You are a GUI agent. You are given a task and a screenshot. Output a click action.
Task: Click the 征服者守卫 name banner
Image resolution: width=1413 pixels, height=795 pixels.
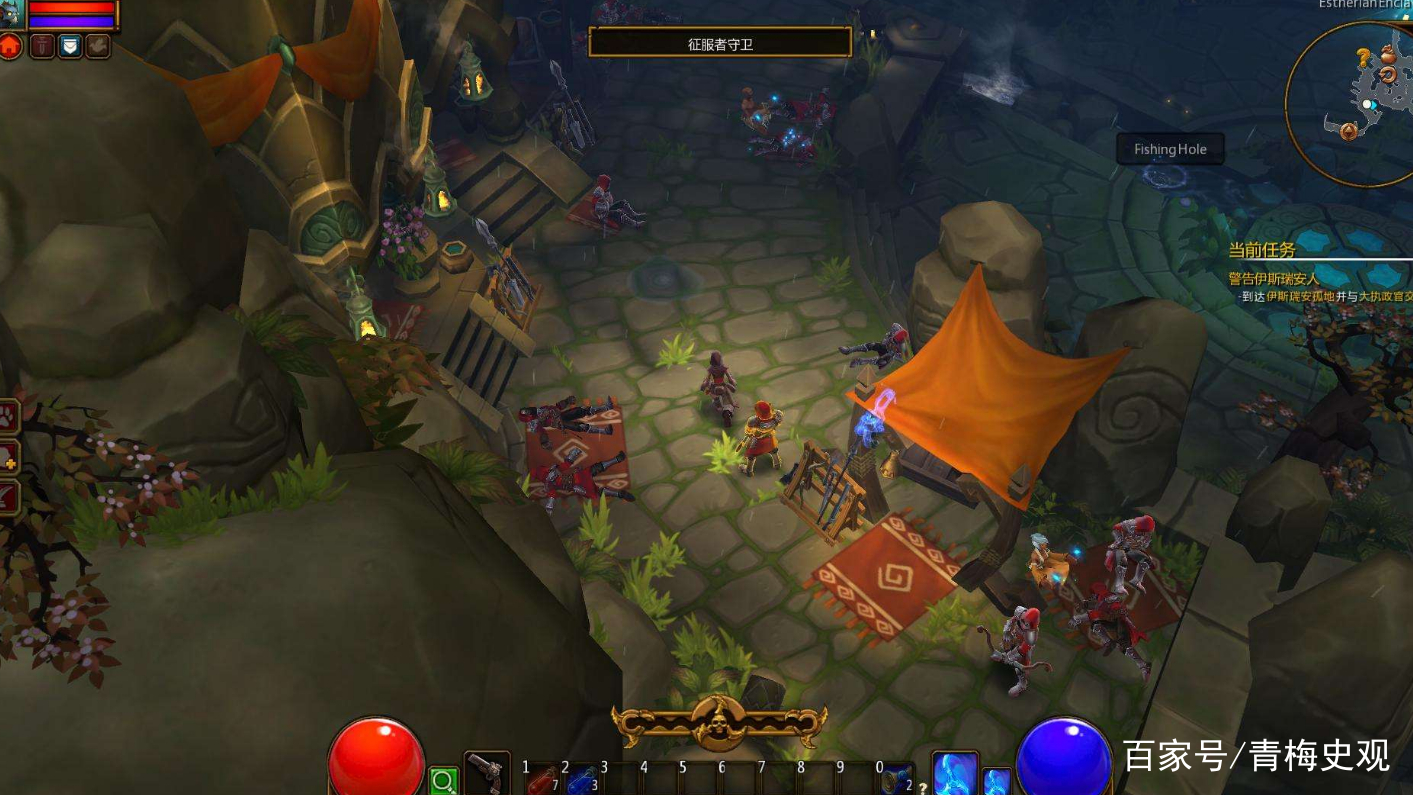point(720,42)
